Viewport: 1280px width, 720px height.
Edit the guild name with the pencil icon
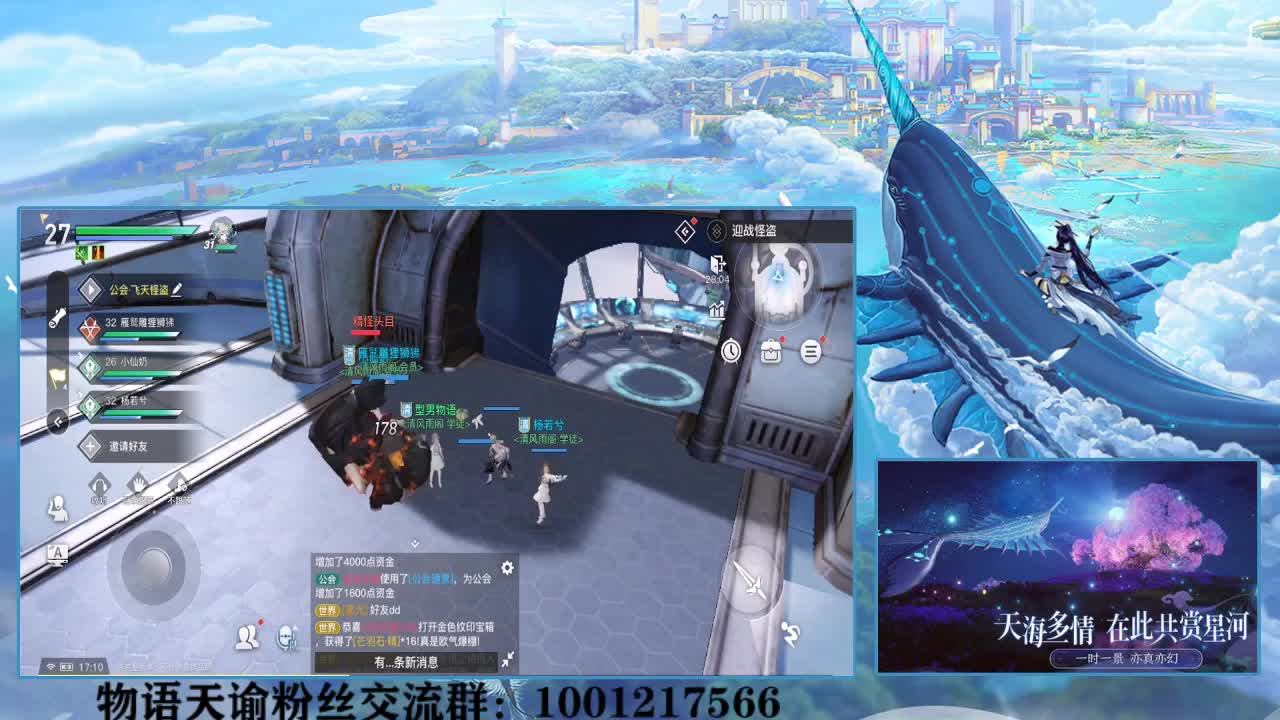tap(177, 289)
